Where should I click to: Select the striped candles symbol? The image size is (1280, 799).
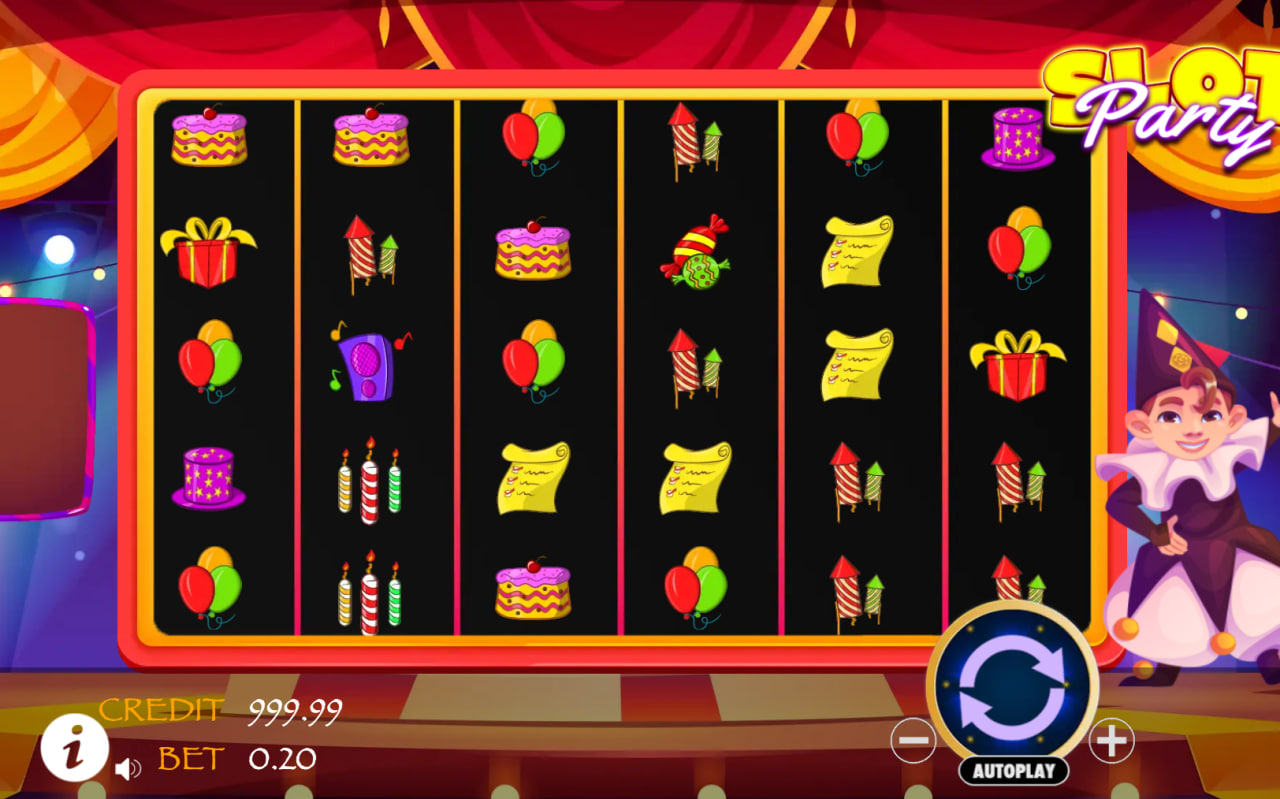click(x=371, y=483)
